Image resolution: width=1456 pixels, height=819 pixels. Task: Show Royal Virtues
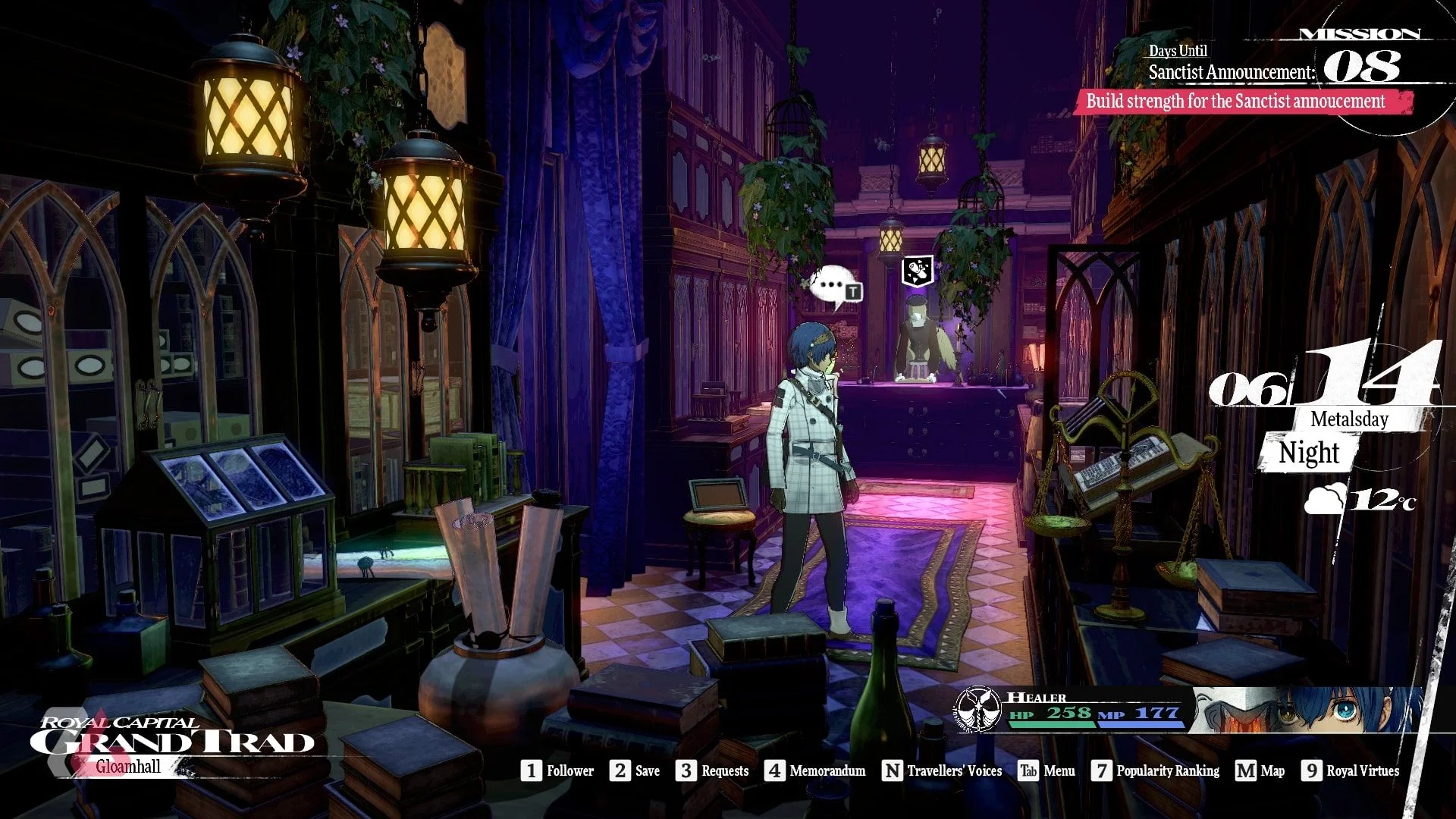click(1351, 770)
